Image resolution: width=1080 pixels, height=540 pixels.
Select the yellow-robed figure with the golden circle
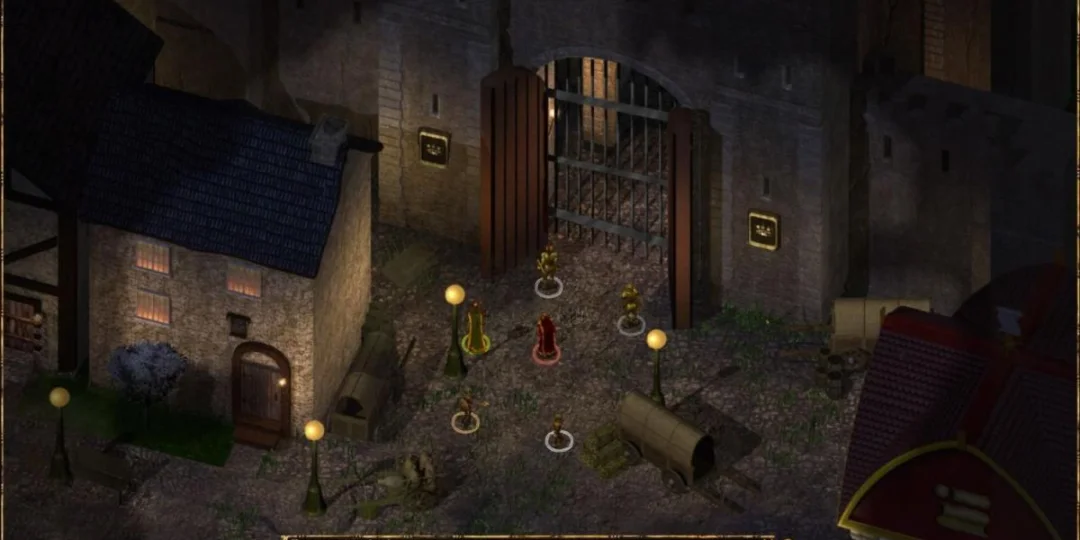[476, 328]
